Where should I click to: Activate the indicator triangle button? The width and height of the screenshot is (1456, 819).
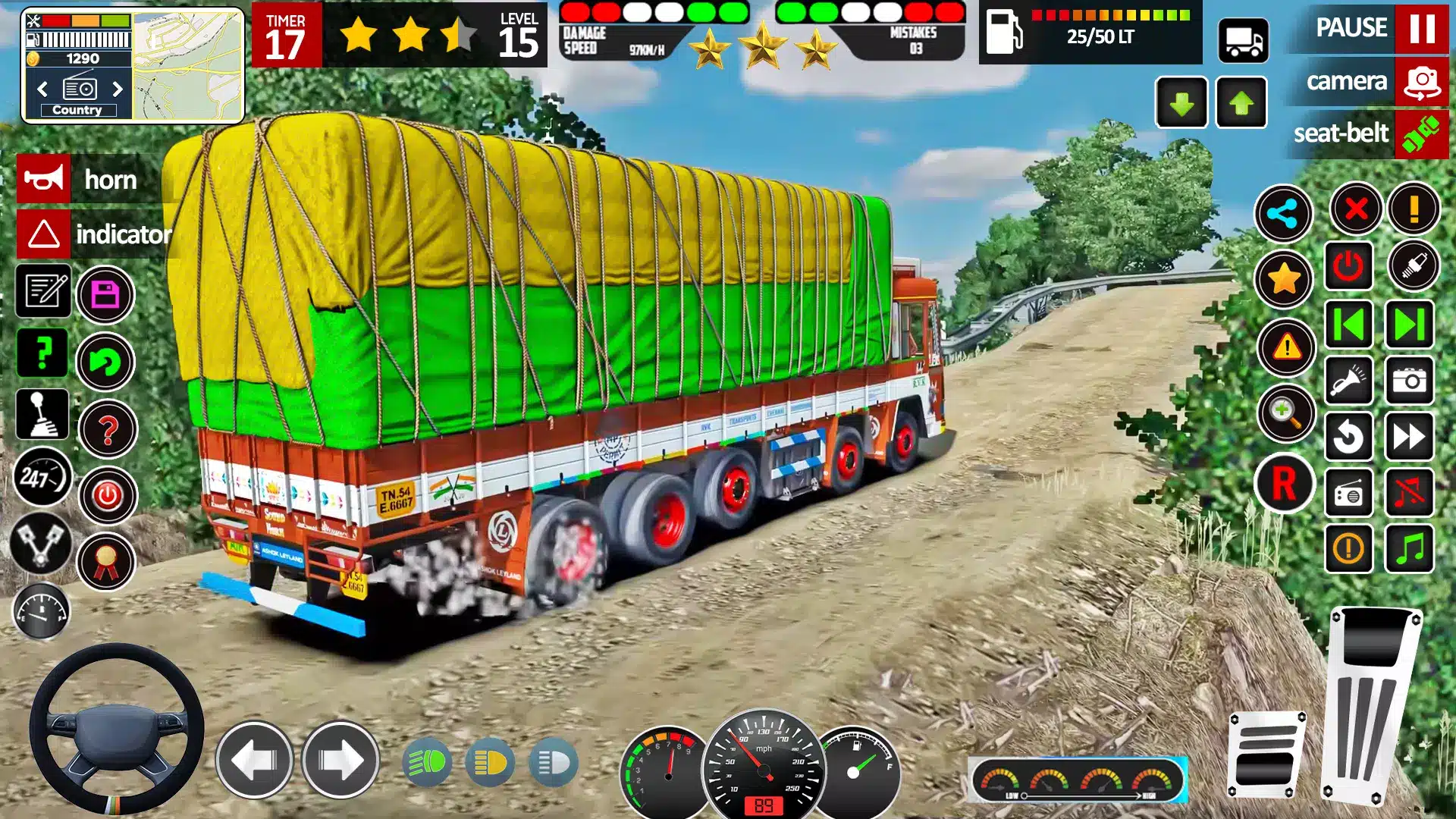(x=44, y=234)
